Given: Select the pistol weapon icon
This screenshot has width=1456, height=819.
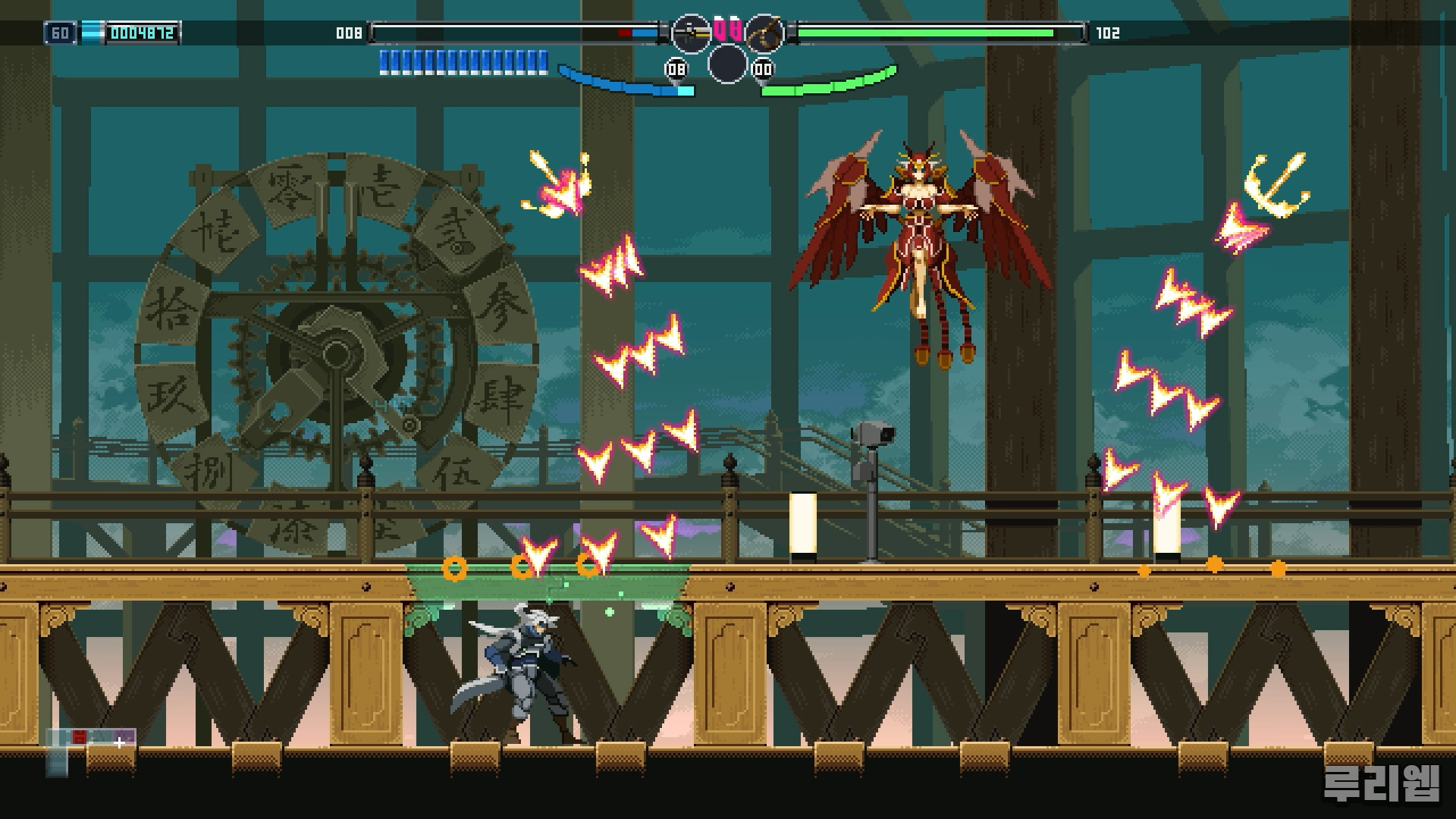Looking at the screenshot, I should [x=691, y=33].
